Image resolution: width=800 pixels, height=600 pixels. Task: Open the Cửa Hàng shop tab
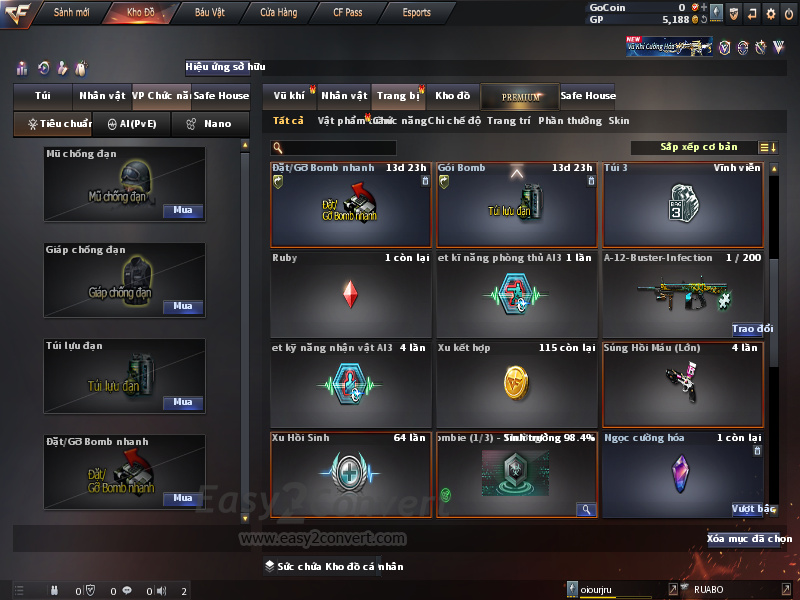[278, 12]
